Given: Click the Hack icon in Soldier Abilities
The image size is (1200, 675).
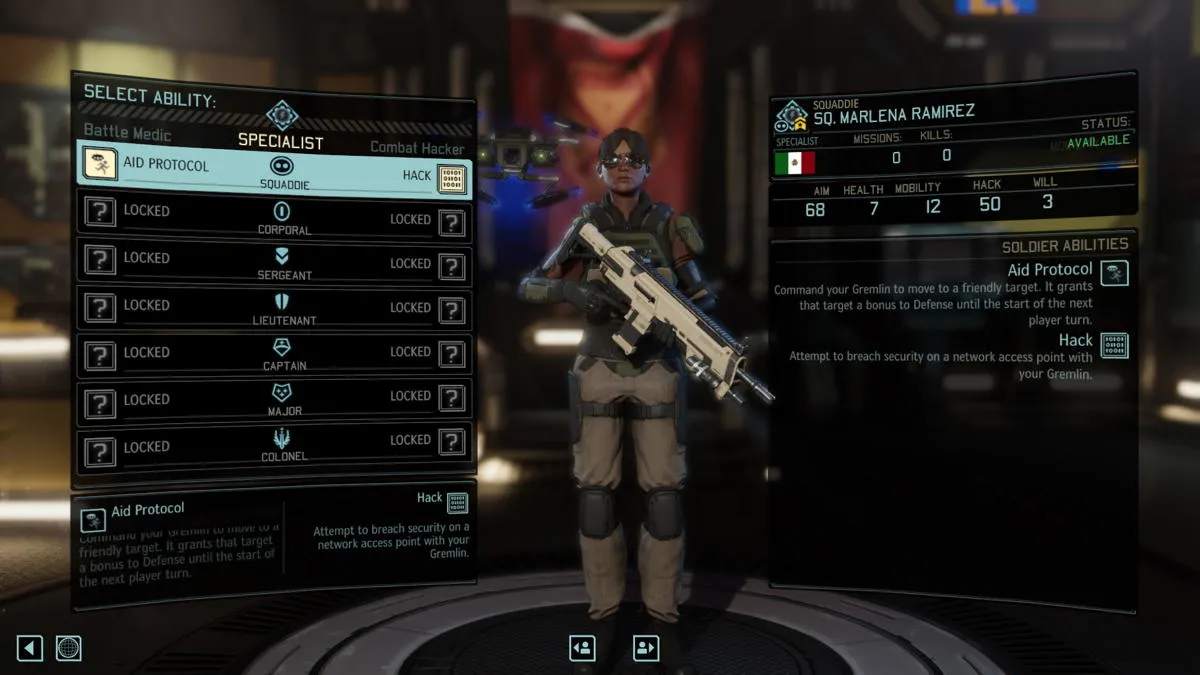Looking at the screenshot, I should 1114,345.
